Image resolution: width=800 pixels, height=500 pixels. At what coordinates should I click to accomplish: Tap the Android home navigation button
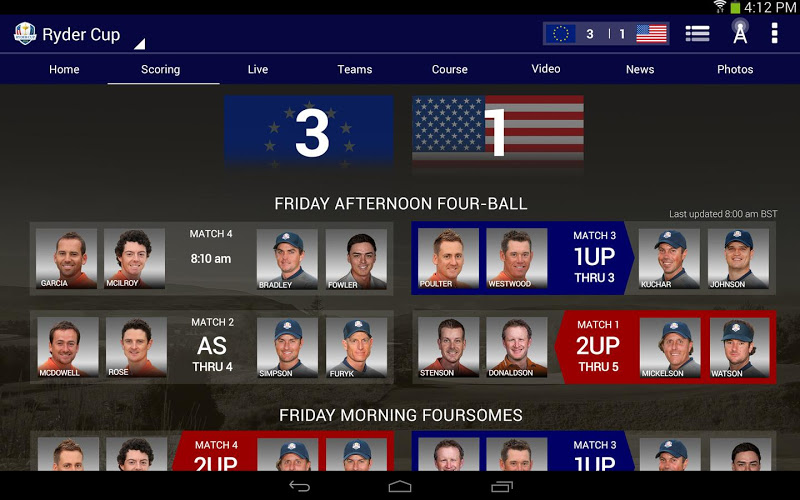click(400, 486)
